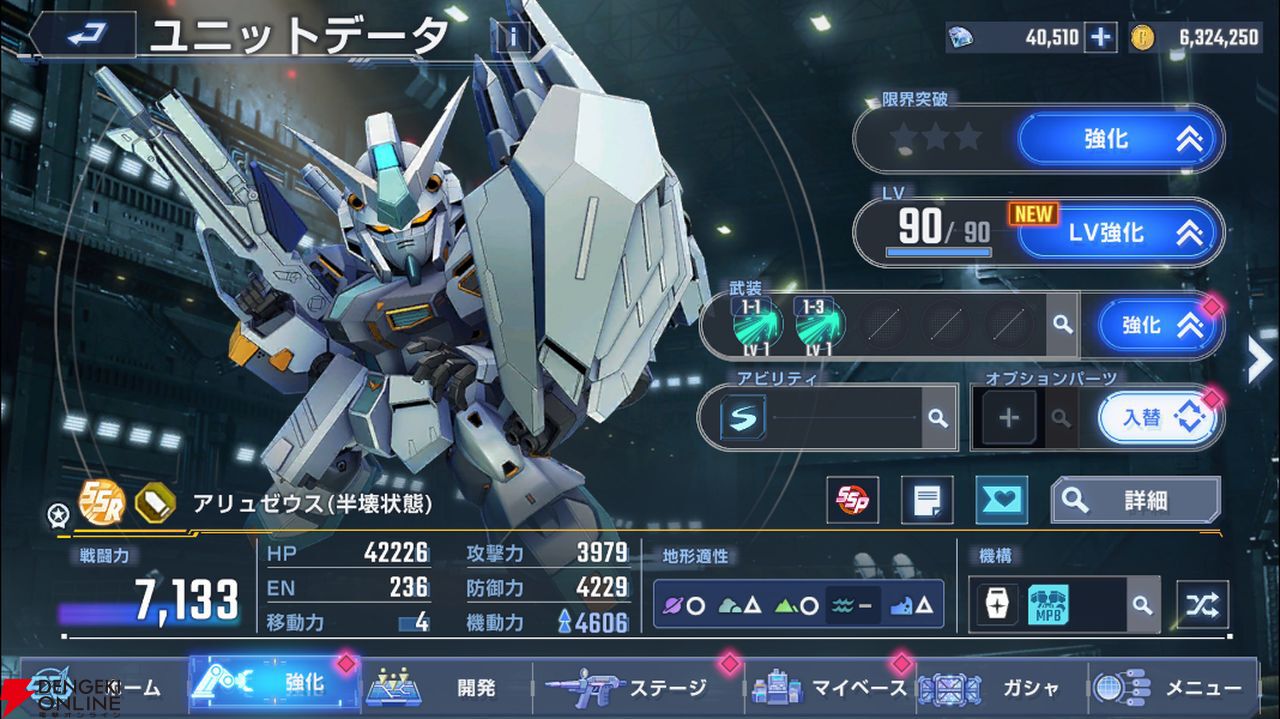Add more diamonds with the plus button
This screenshot has height=719, width=1280.
click(1101, 38)
